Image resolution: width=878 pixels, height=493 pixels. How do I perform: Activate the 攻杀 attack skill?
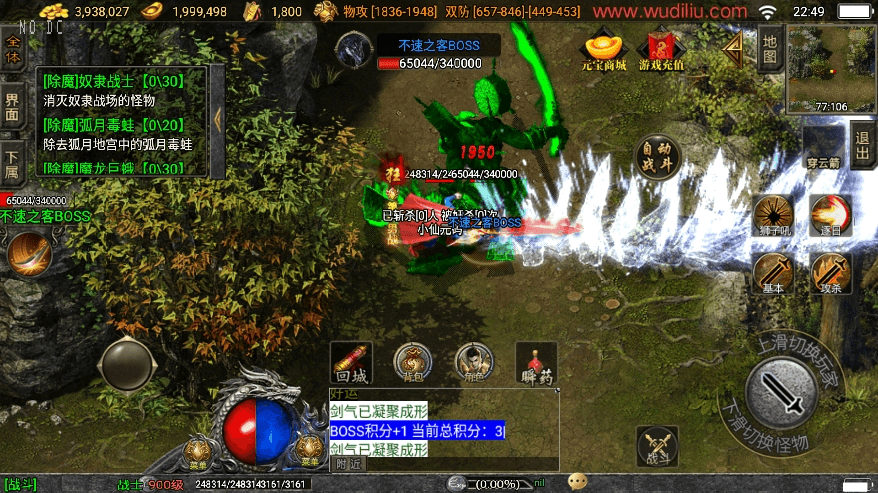click(x=829, y=273)
